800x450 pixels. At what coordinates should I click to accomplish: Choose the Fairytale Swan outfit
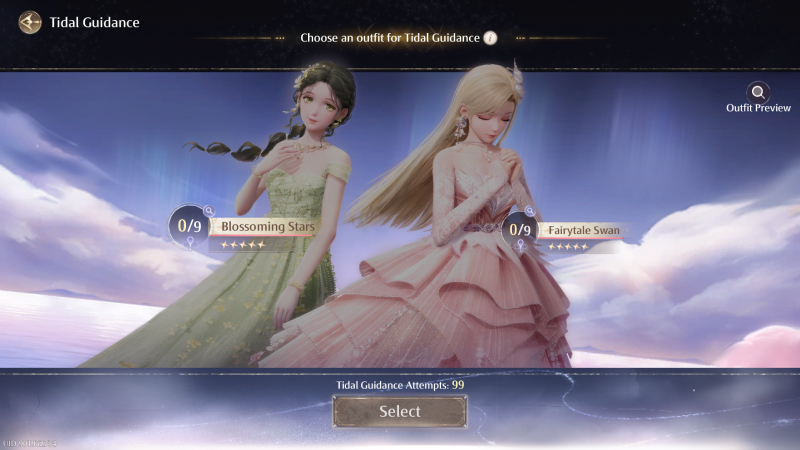[x=584, y=231]
